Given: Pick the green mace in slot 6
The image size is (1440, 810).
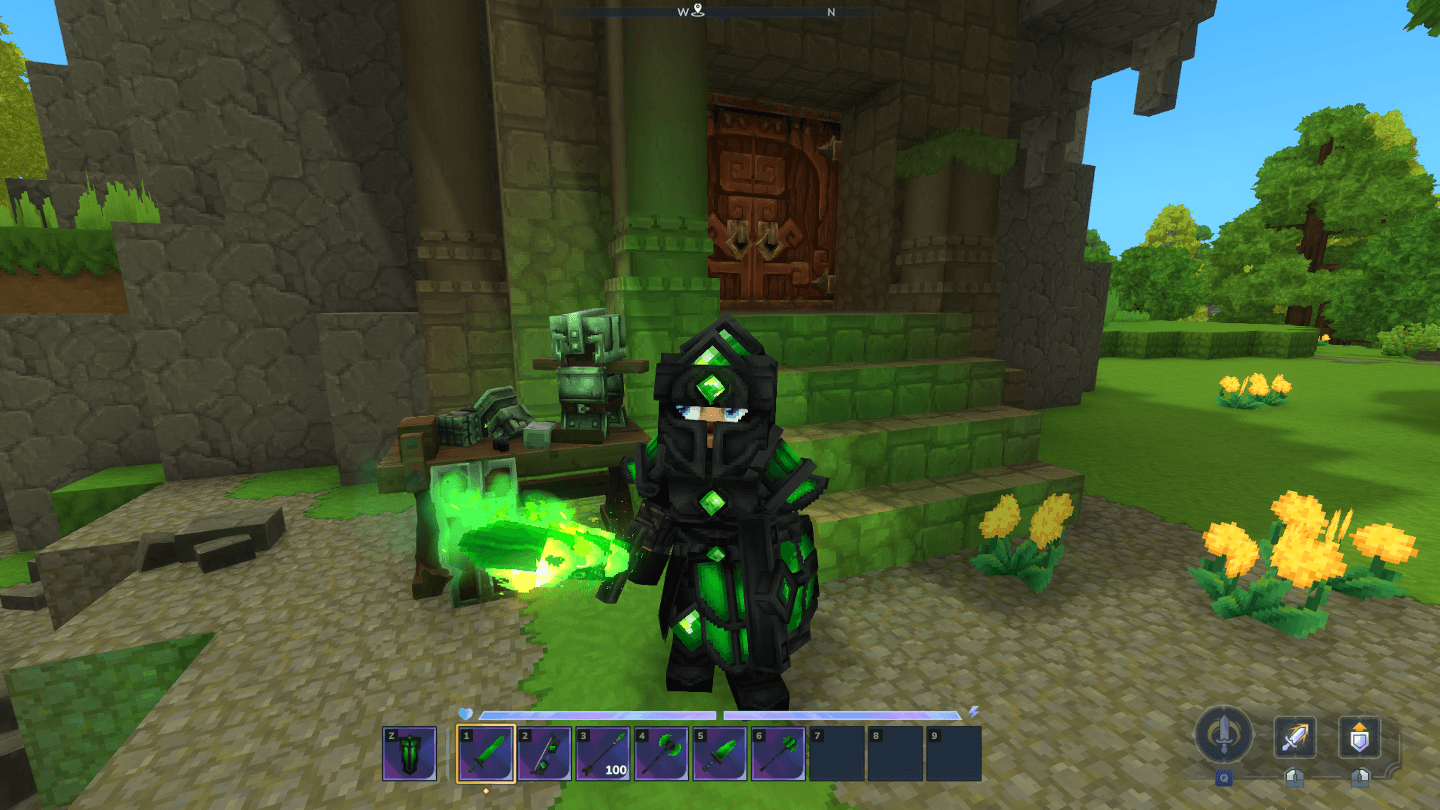Looking at the screenshot, I should coord(778,753).
